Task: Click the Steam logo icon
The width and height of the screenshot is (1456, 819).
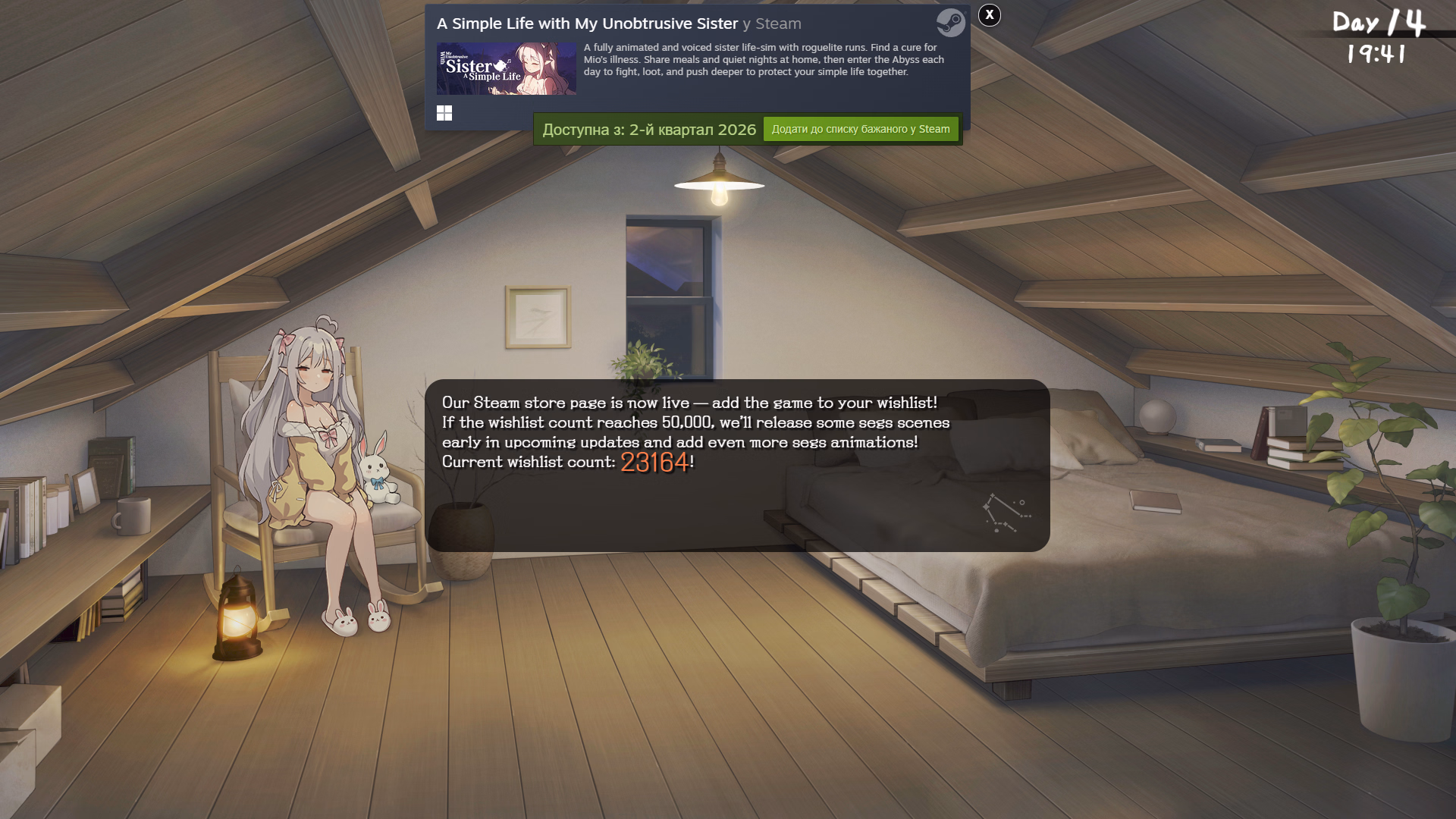Action: (x=950, y=23)
